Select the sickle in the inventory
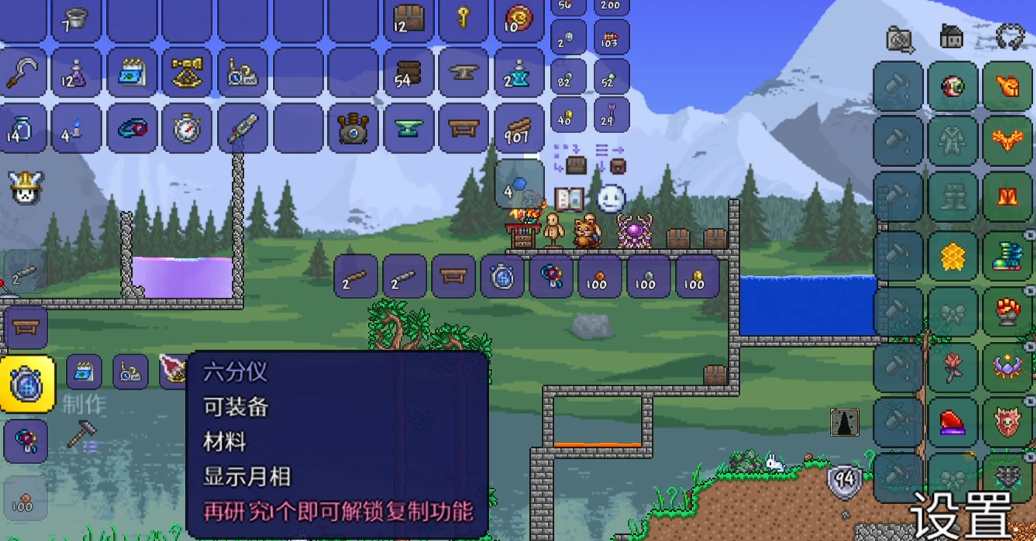Screen dimensions: 1036x541 22,73
